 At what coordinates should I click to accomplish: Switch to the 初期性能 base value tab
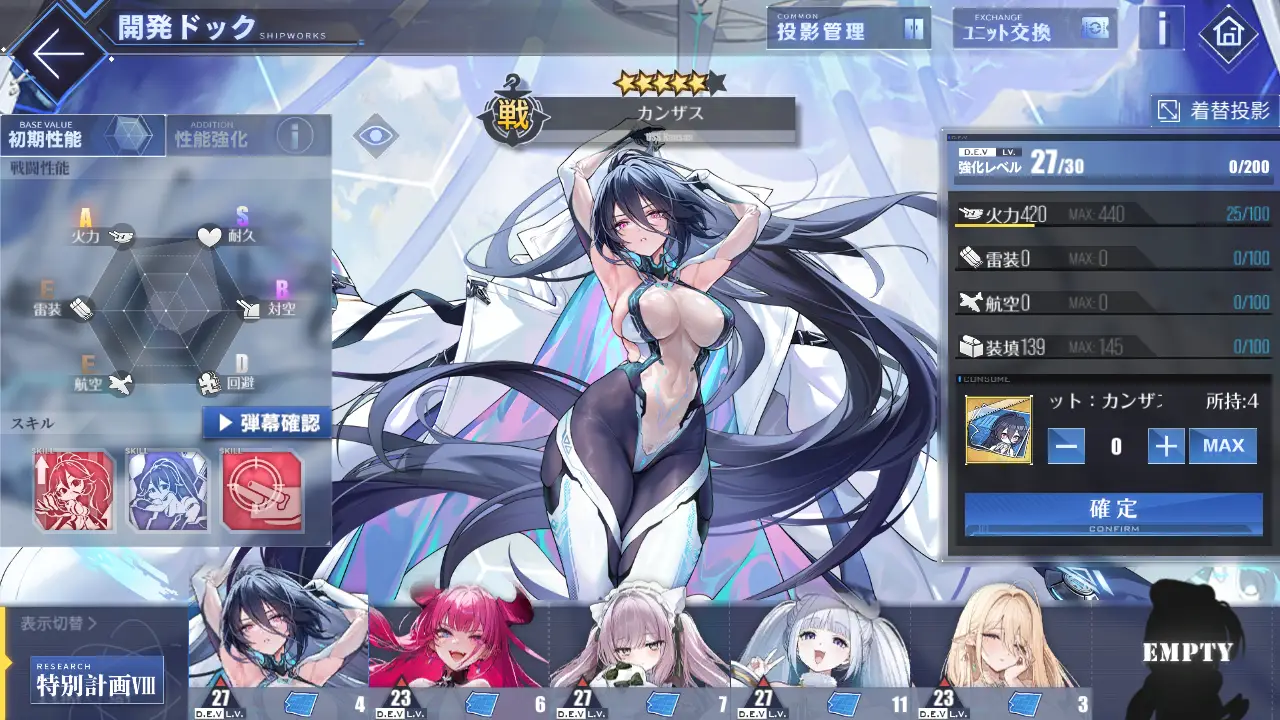coord(82,136)
